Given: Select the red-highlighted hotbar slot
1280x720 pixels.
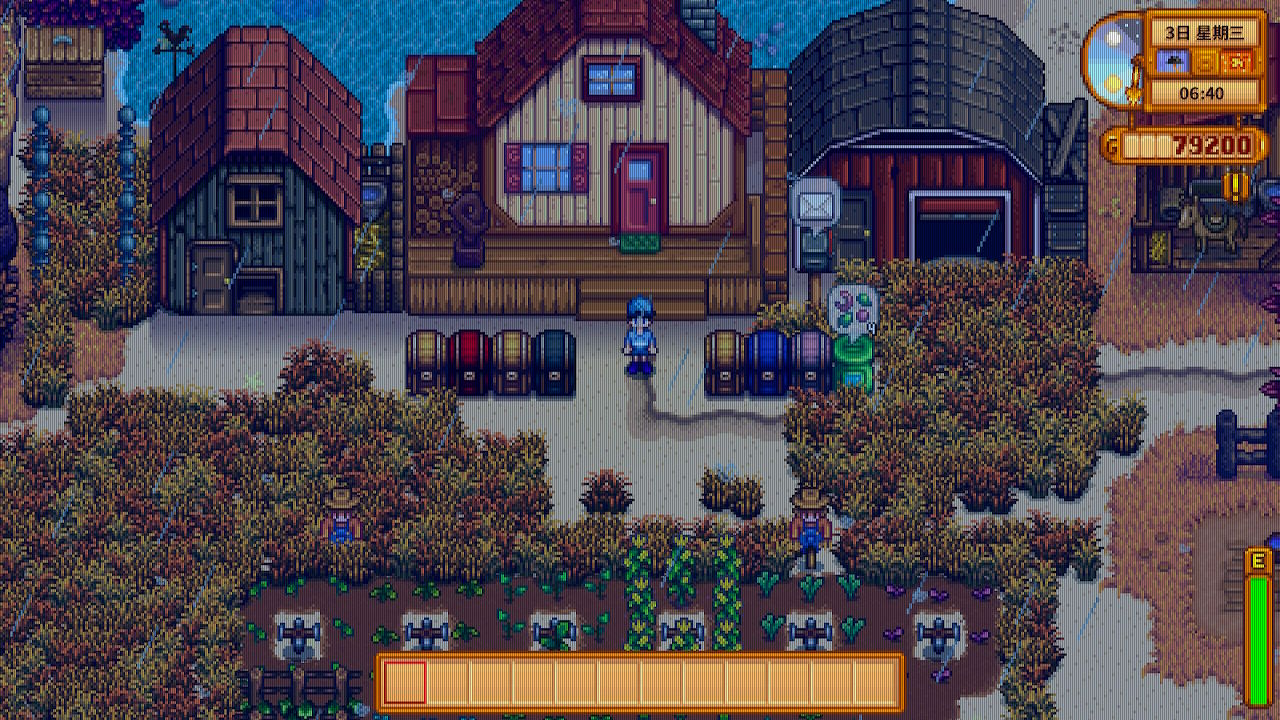Looking at the screenshot, I should click(x=406, y=682).
